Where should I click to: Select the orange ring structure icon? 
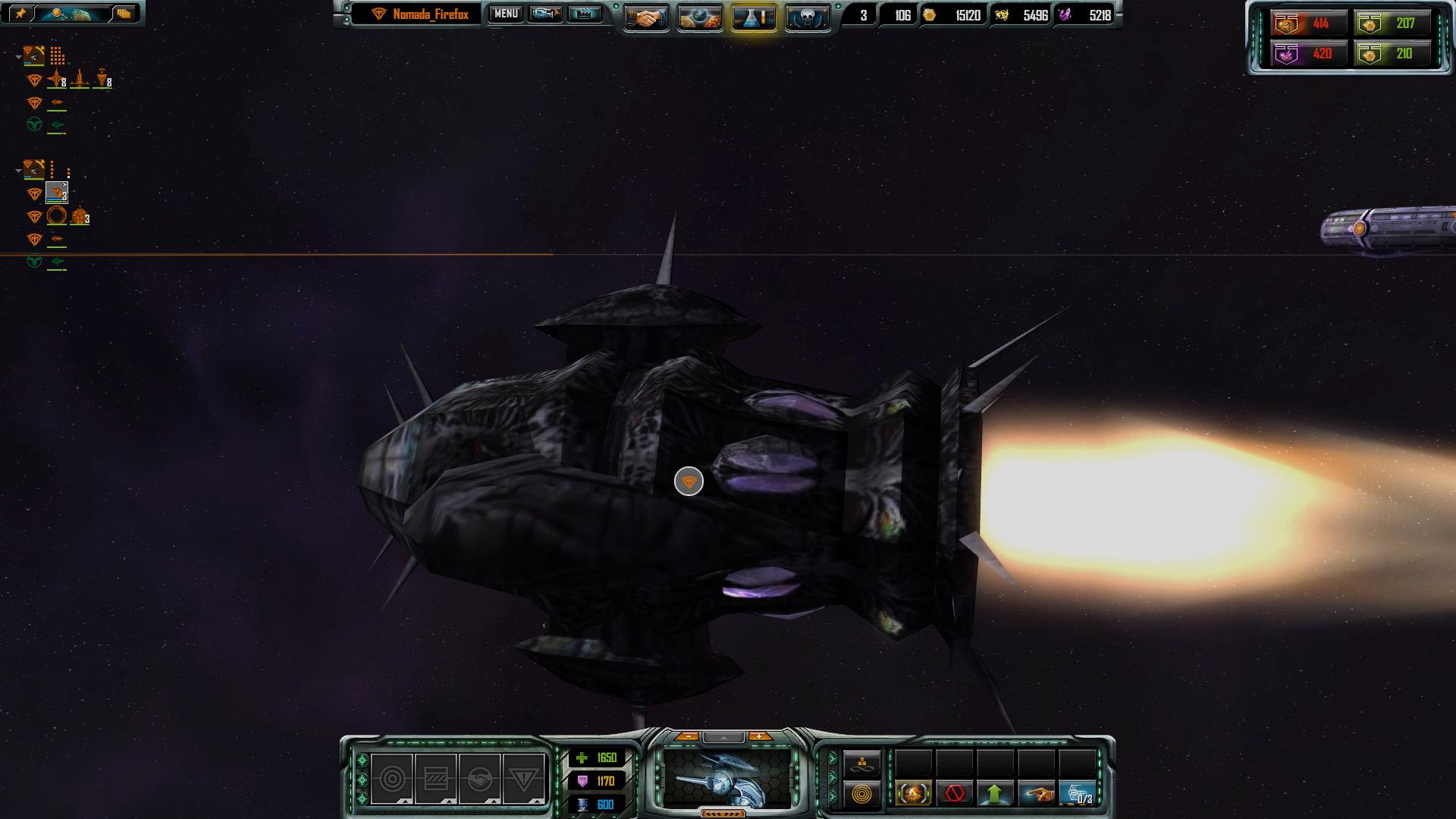pos(57,216)
